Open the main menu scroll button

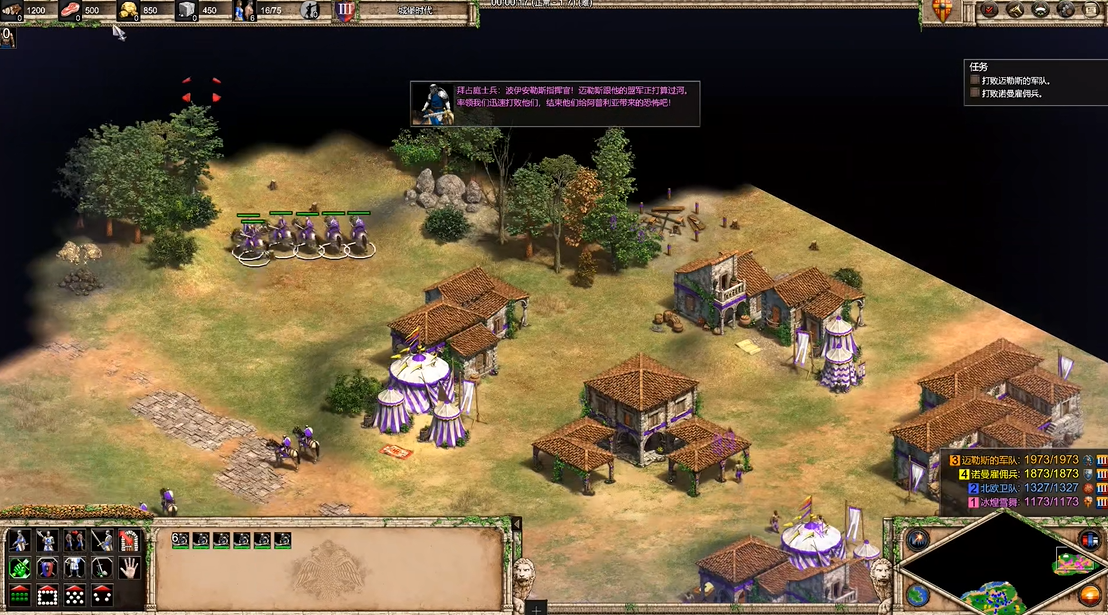coord(1093,10)
